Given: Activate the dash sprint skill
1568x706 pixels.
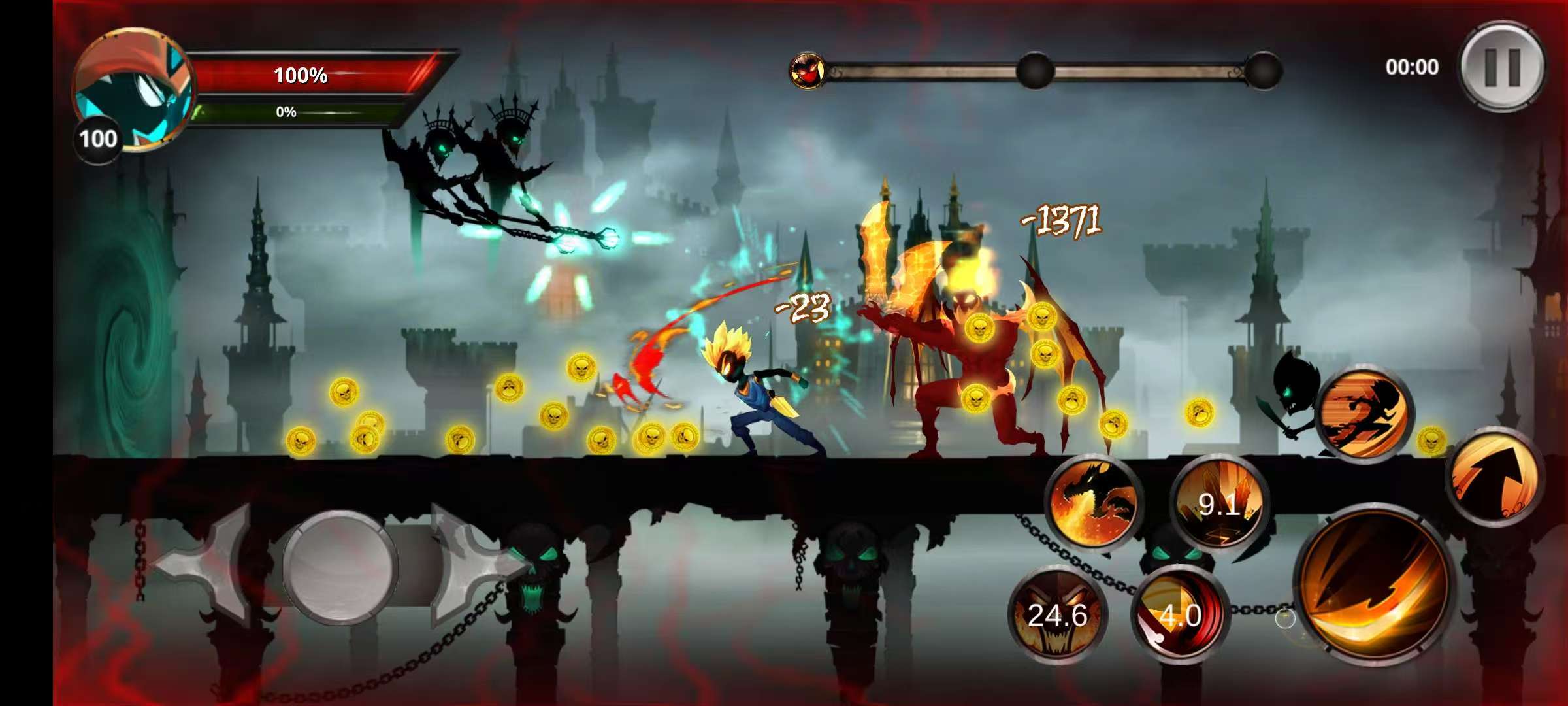Looking at the screenshot, I should click(1364, 414).
